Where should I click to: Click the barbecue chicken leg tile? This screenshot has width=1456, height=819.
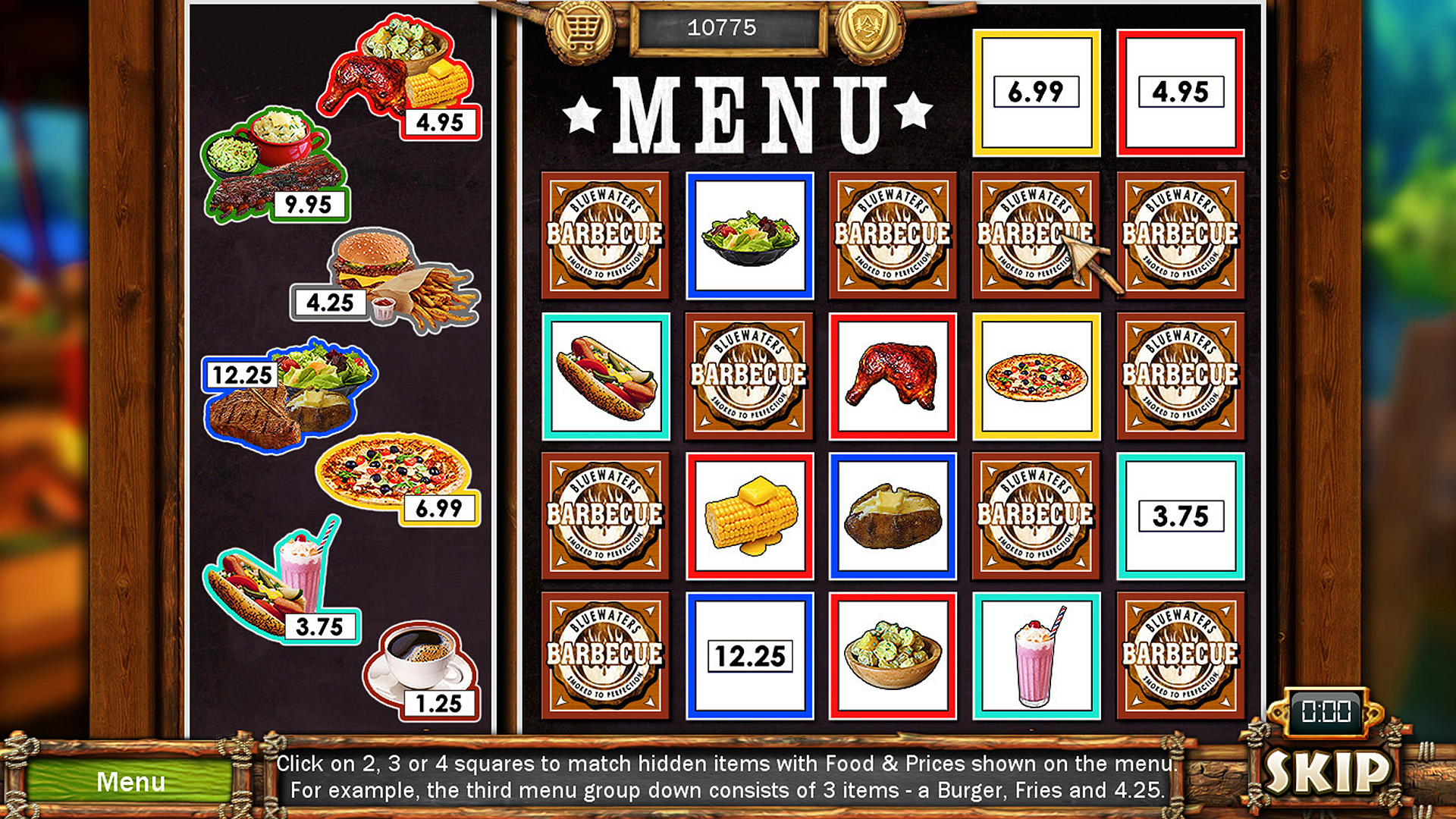coord(893,376)
